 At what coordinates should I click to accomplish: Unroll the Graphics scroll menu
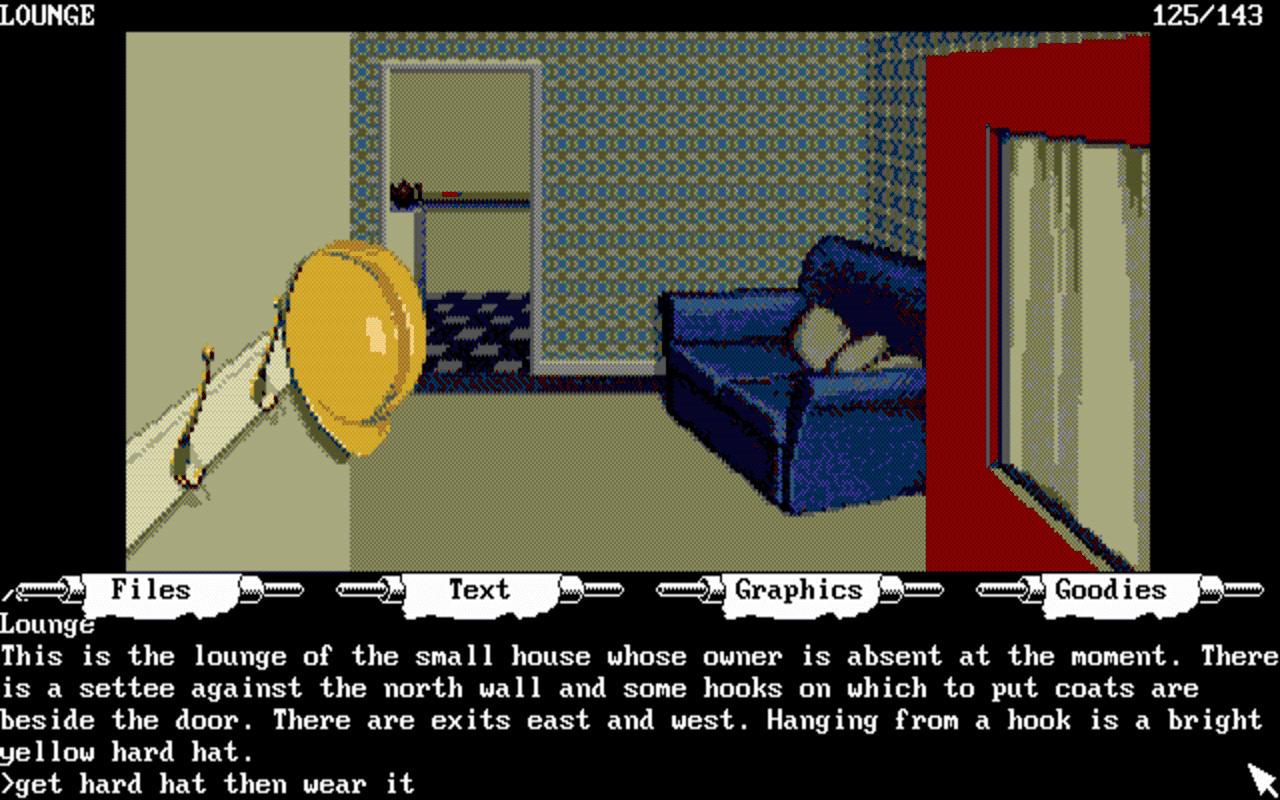point(798,590)
